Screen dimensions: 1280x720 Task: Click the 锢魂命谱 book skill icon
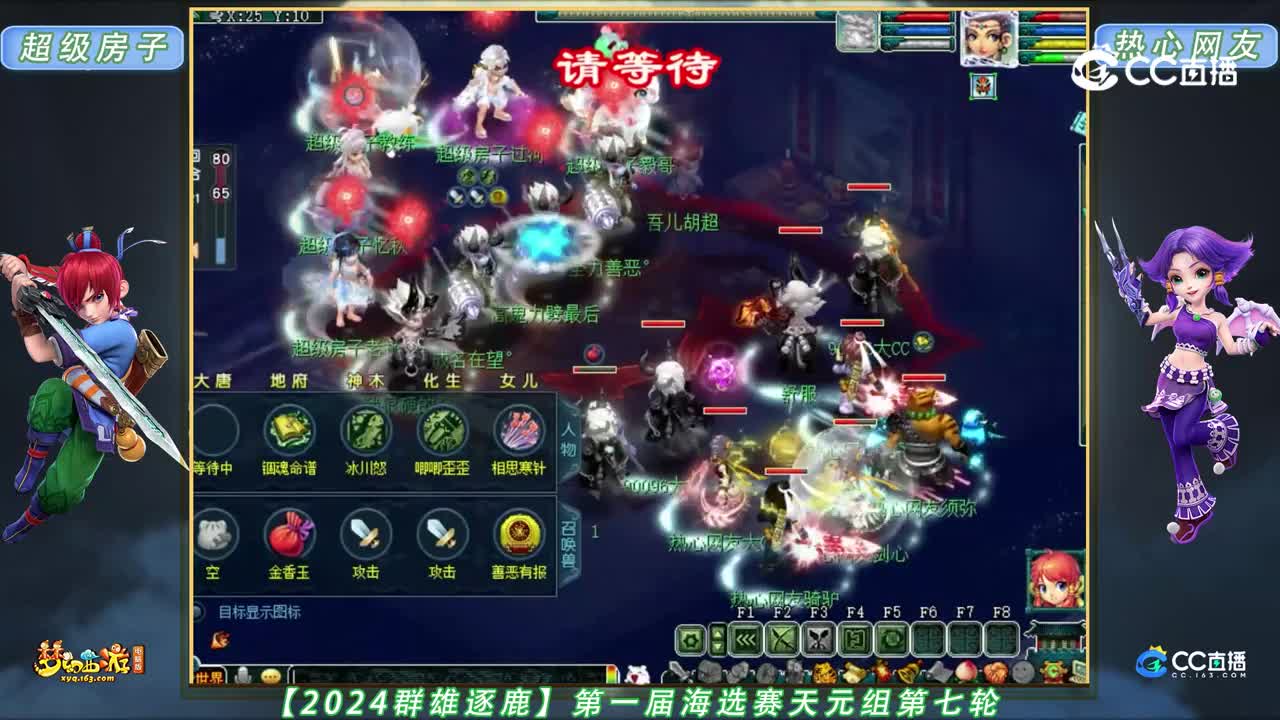coord(288,432)
